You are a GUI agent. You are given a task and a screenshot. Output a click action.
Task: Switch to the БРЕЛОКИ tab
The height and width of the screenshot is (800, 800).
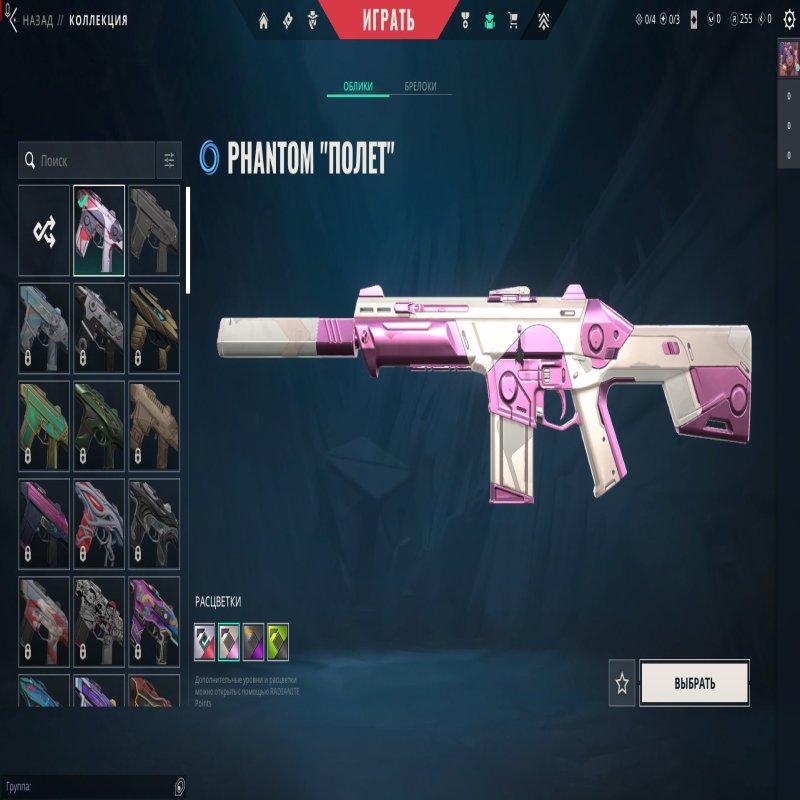[x=420, y=87]
